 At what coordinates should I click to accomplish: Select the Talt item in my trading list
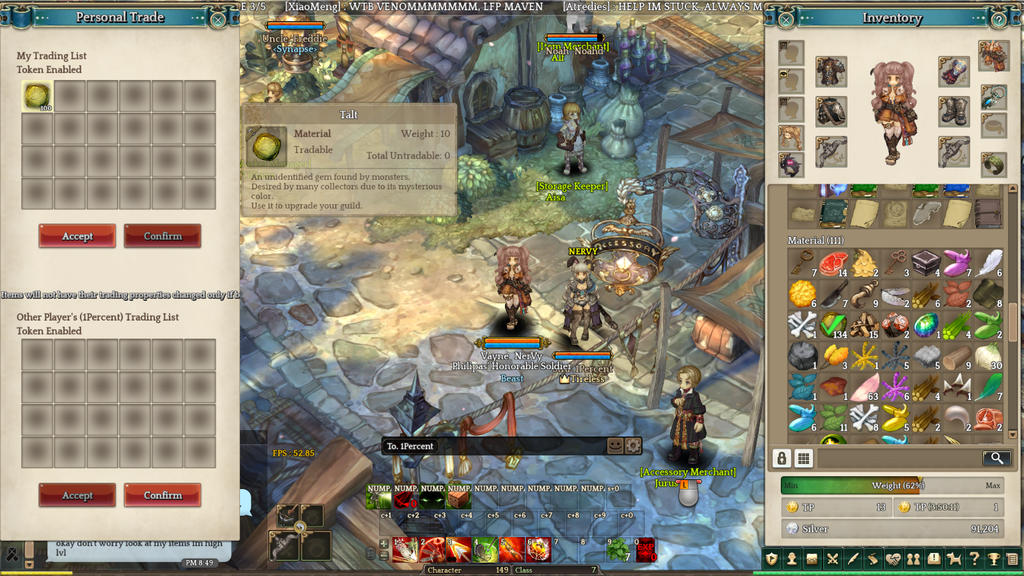pos(38,96)
